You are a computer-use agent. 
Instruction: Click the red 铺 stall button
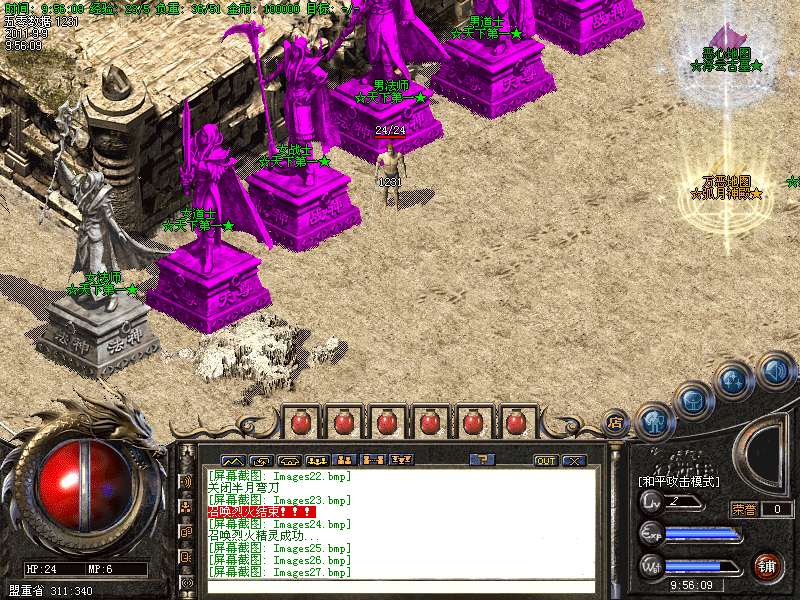pos(768,567)
